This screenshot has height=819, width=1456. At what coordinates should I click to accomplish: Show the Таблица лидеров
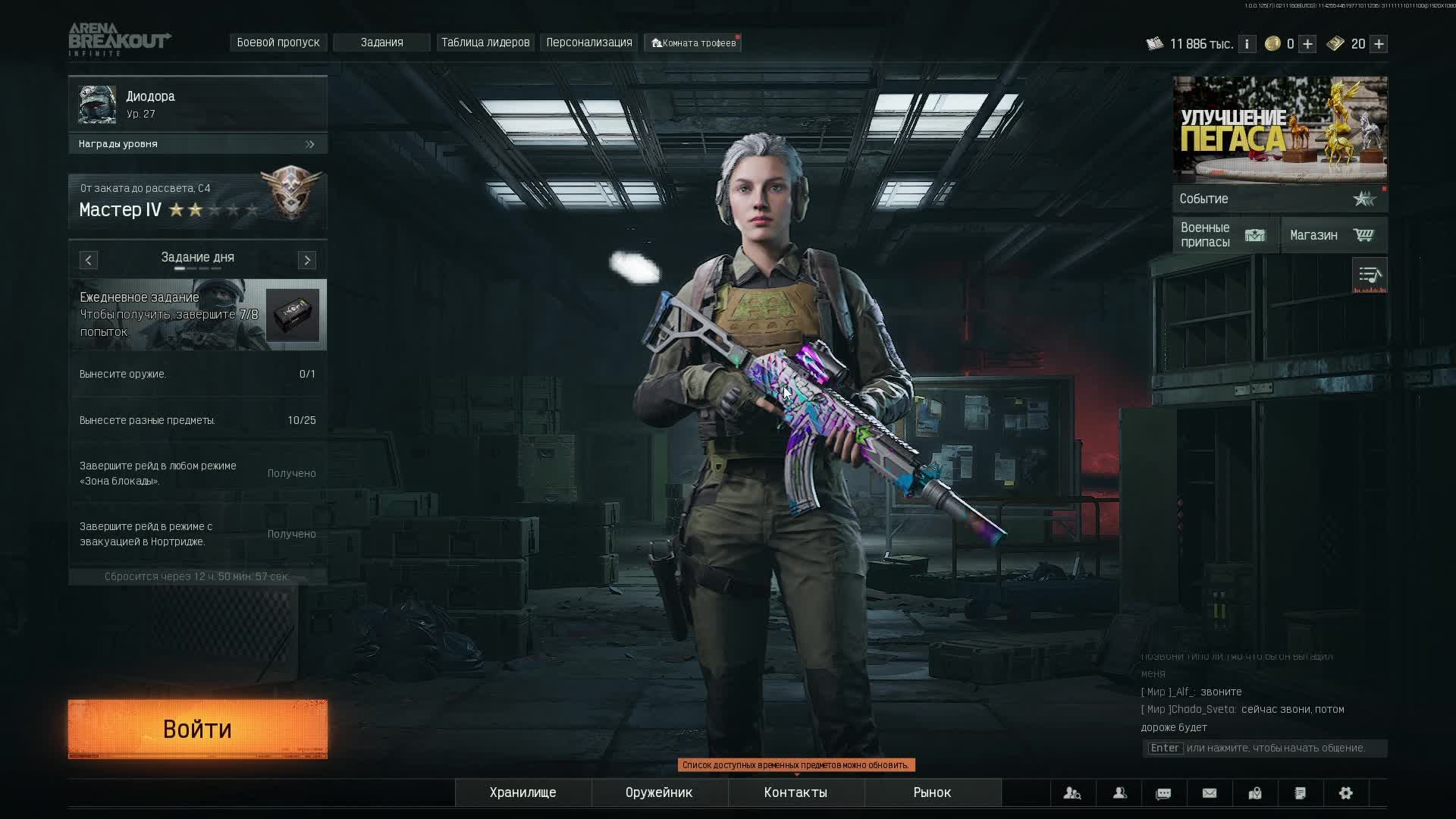485,42
